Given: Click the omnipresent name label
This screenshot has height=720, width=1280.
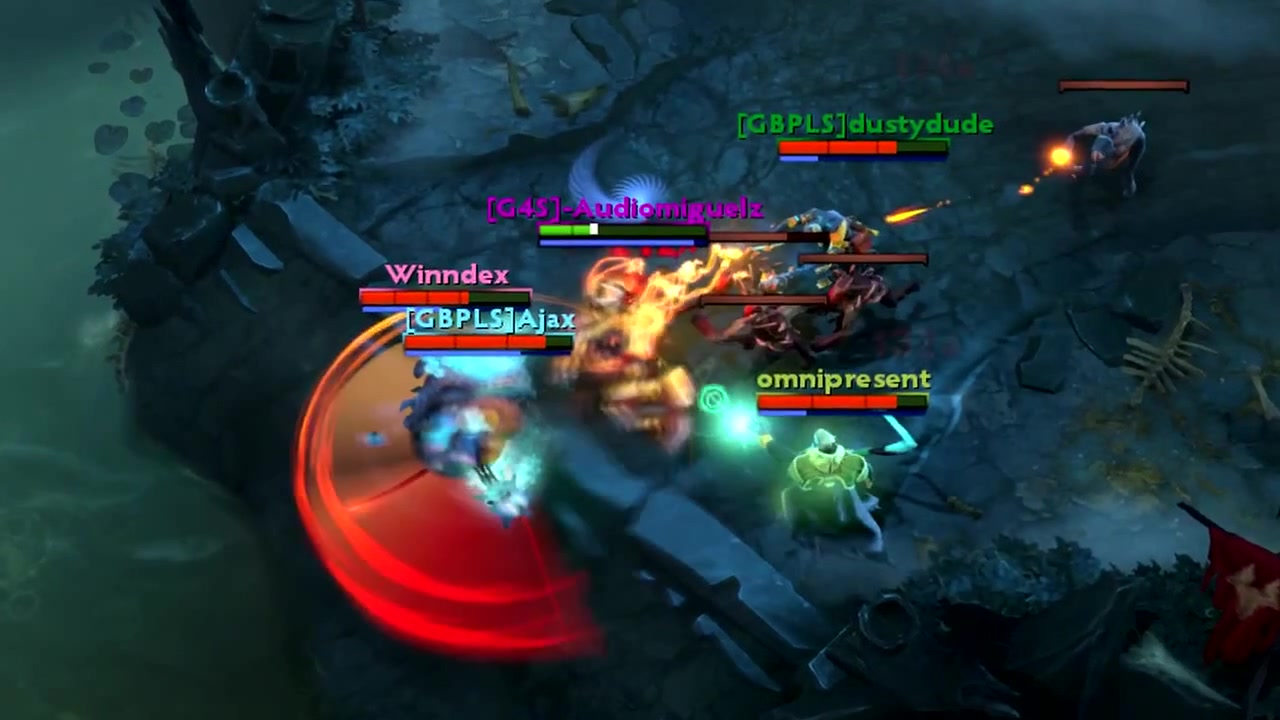Looking at the screenshot, I should (843, 379).
